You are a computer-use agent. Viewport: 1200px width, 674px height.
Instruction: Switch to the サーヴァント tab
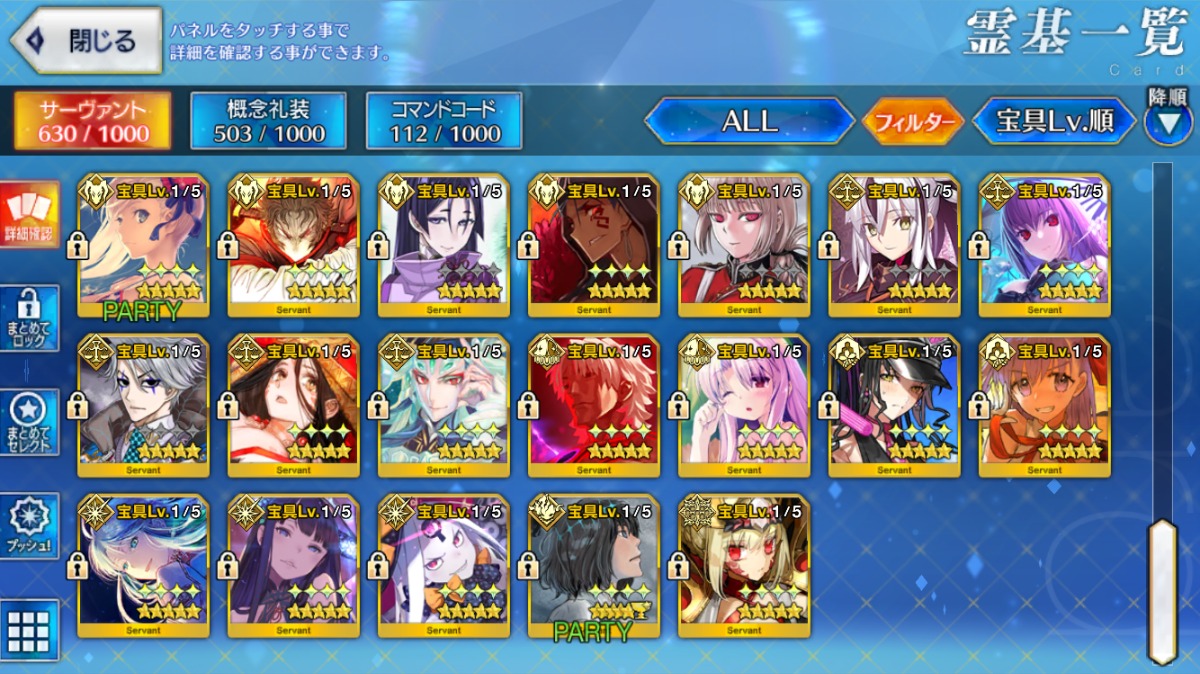click(x=92, y=121)
